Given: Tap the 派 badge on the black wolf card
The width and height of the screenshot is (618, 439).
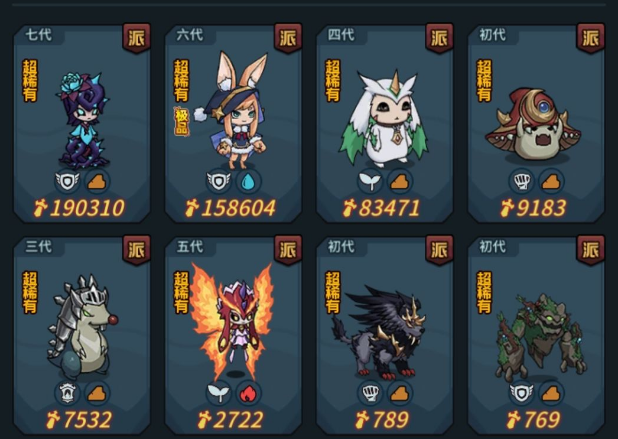Looking at the screenshot, I should (439, 249).
